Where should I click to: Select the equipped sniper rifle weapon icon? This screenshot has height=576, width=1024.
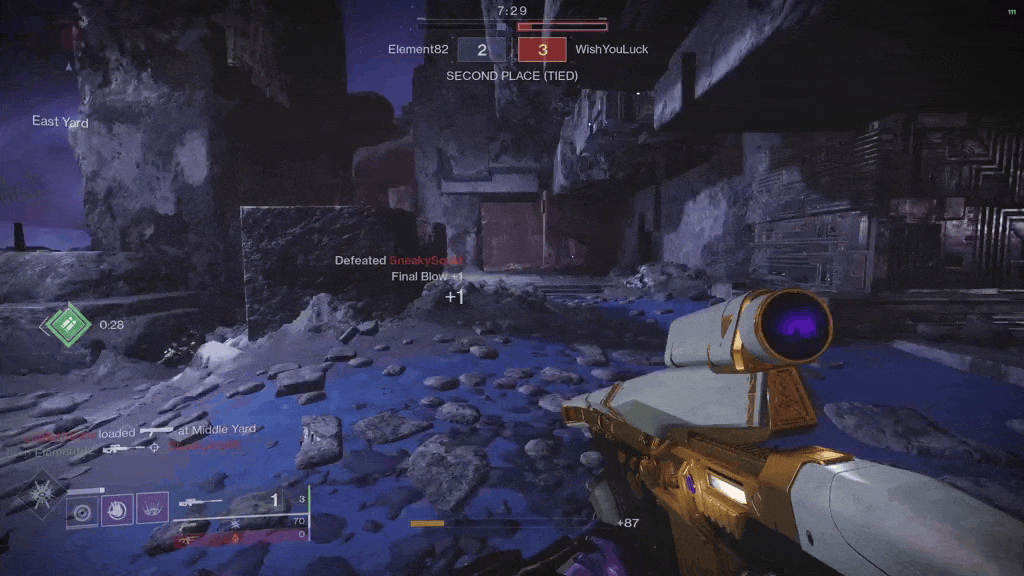click(x=201, y=501)
